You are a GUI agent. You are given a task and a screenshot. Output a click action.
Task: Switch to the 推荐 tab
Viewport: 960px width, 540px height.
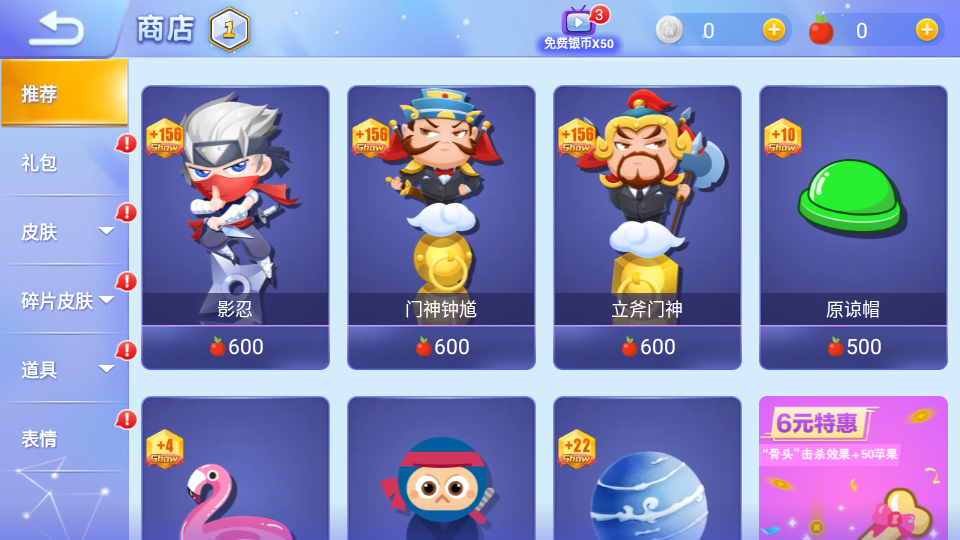pyautogui.click(x=64, y=93)
